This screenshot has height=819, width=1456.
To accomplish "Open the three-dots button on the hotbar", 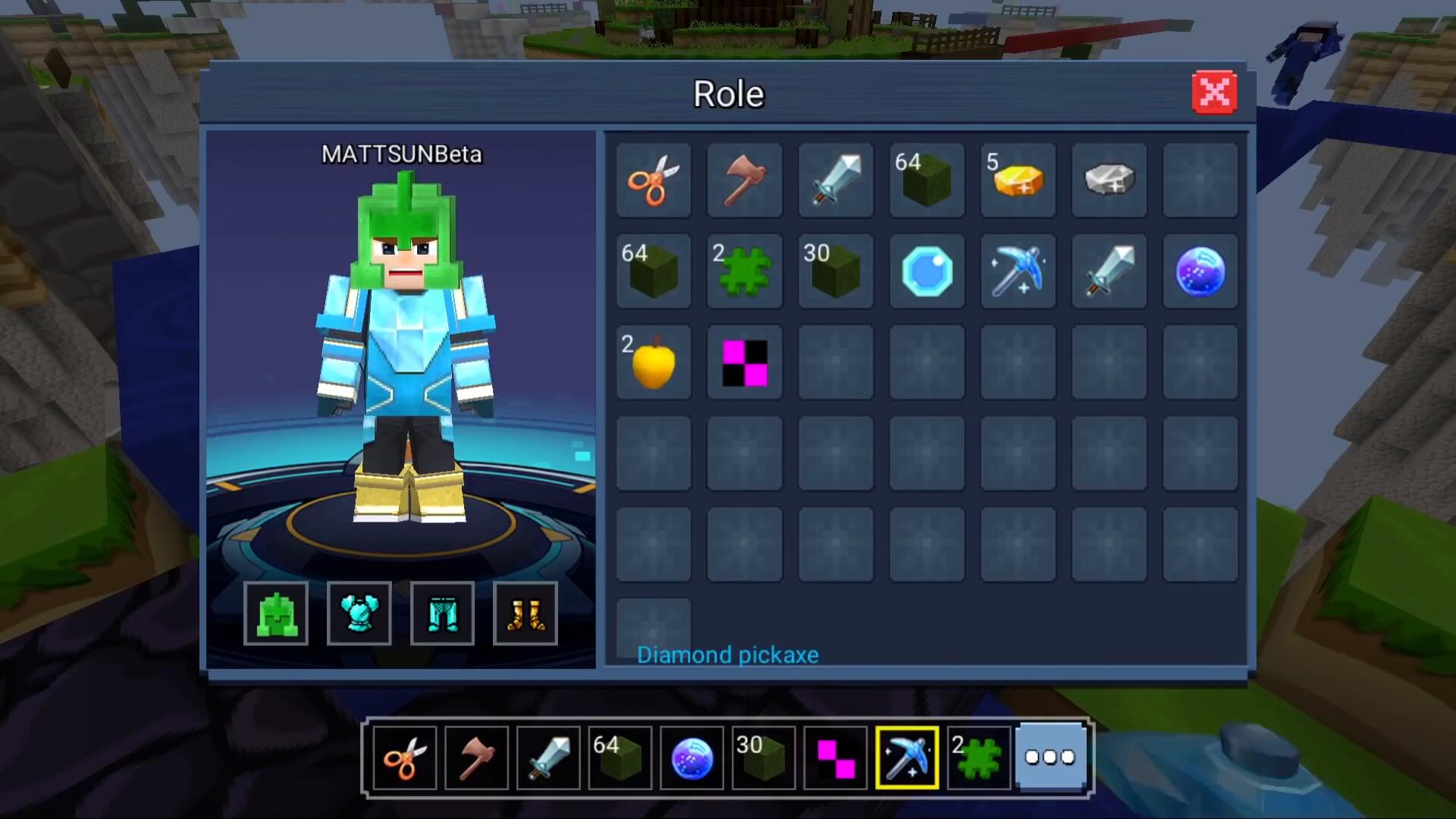I will point(1050,757).
